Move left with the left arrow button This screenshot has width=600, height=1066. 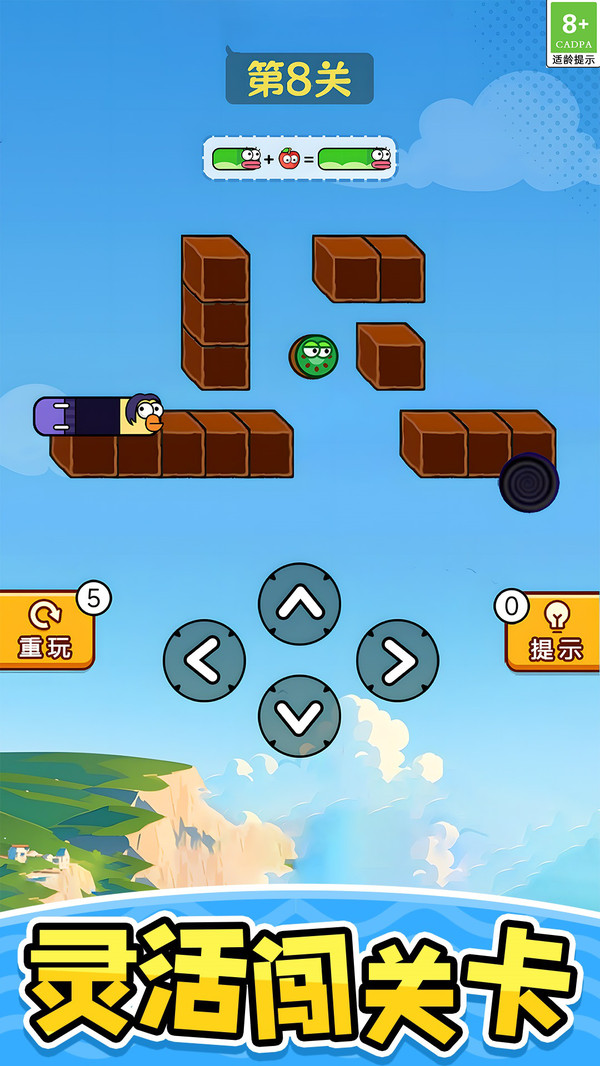pyautogui.click(x=204, y=660)
